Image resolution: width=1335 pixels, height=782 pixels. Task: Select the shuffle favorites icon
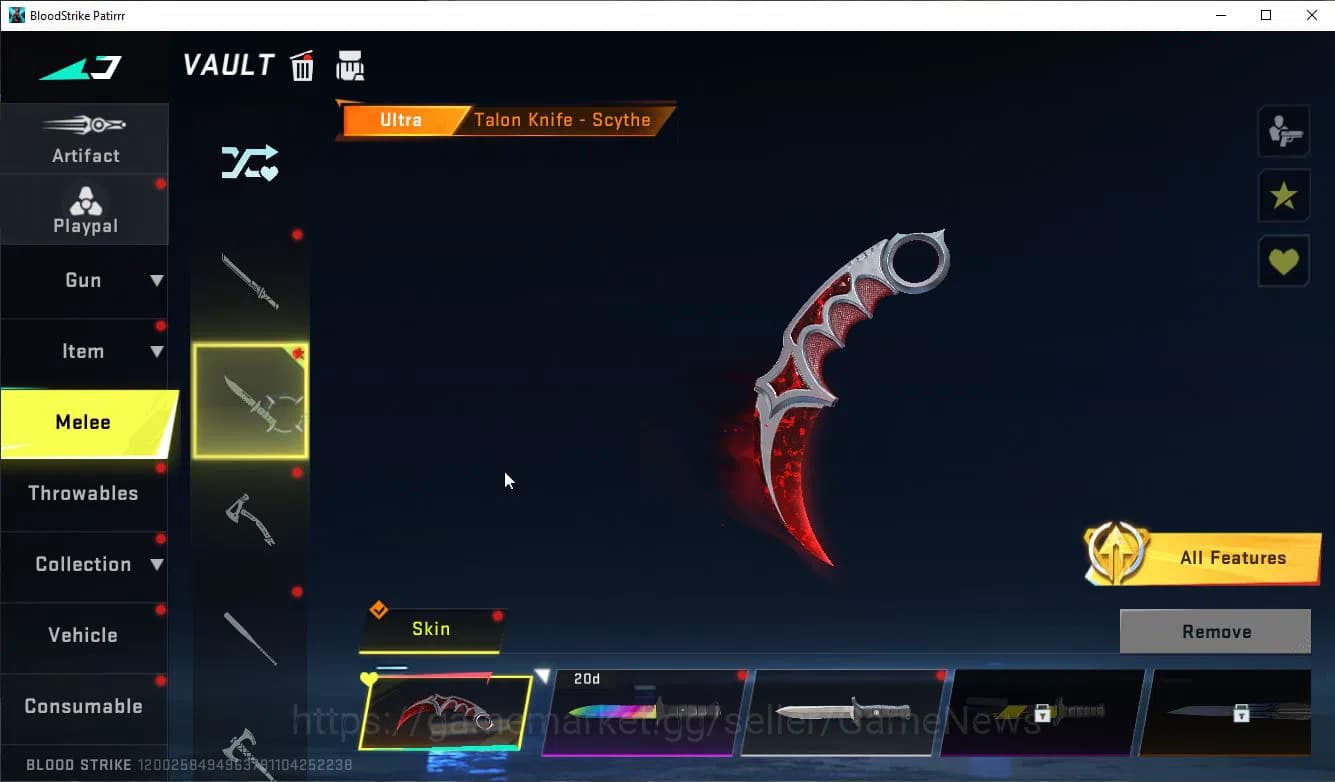tap(249, 162)
